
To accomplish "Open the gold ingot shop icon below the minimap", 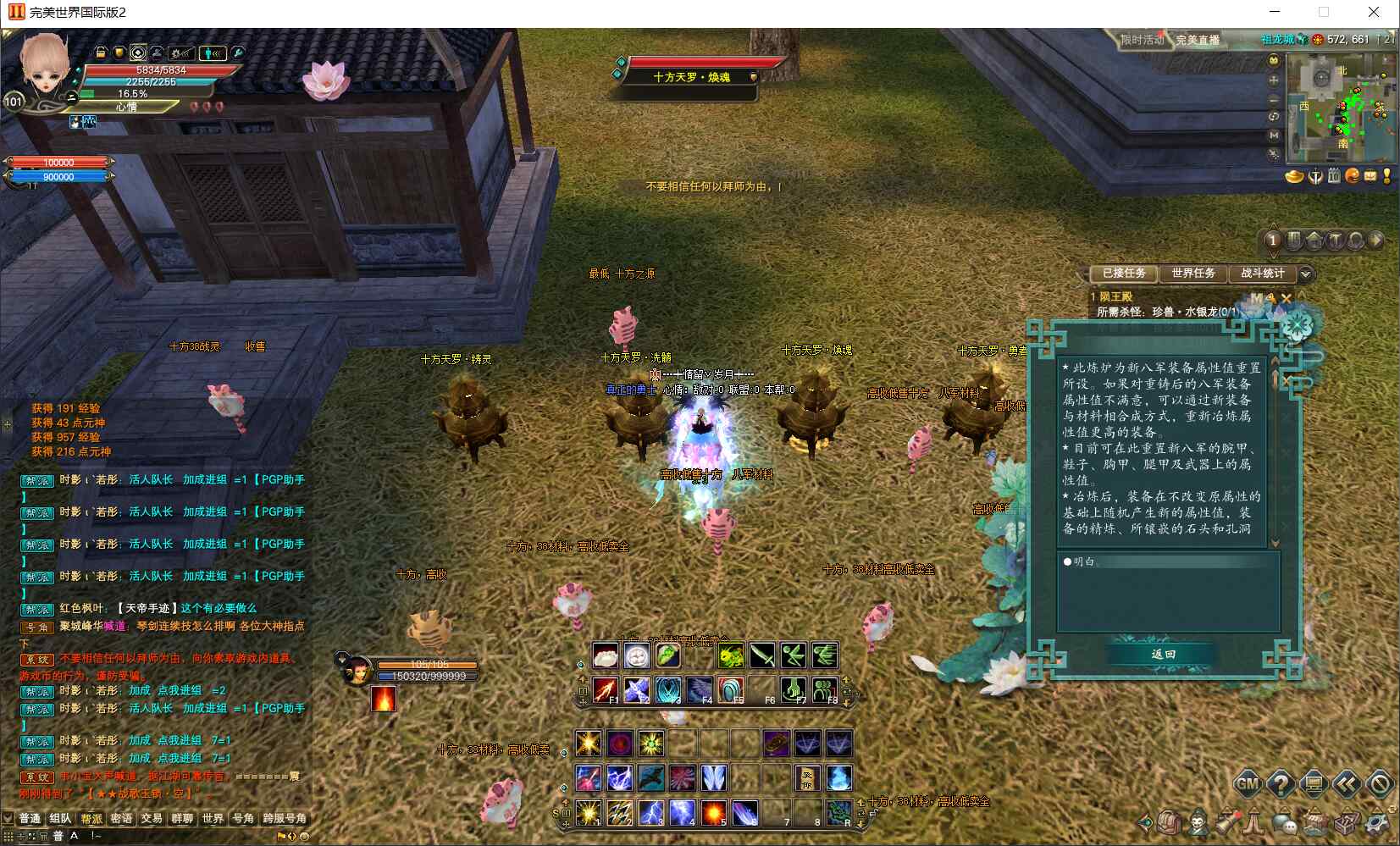I will coord(1295,176).
